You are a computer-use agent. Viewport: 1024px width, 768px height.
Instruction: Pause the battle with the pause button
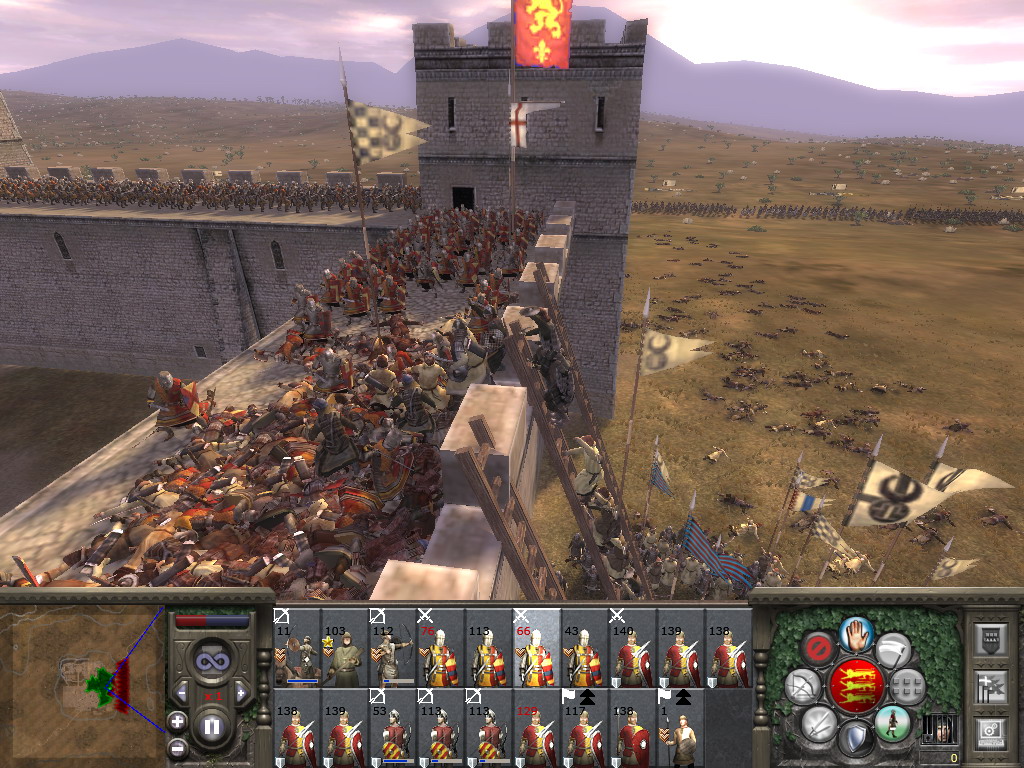tap(211, 727)
